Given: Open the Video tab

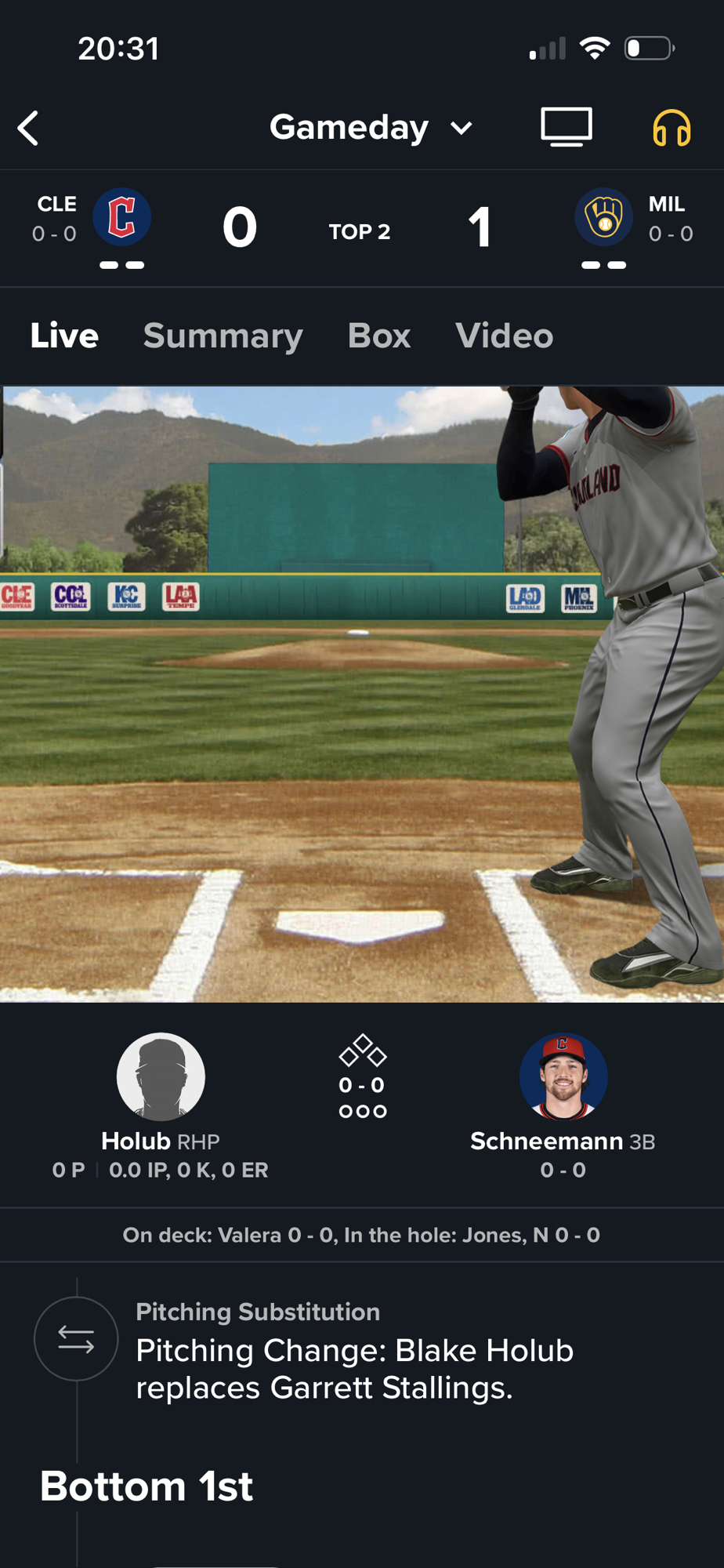Looking at the screenshot, I should pyautogui.click(x=504, y=336).
